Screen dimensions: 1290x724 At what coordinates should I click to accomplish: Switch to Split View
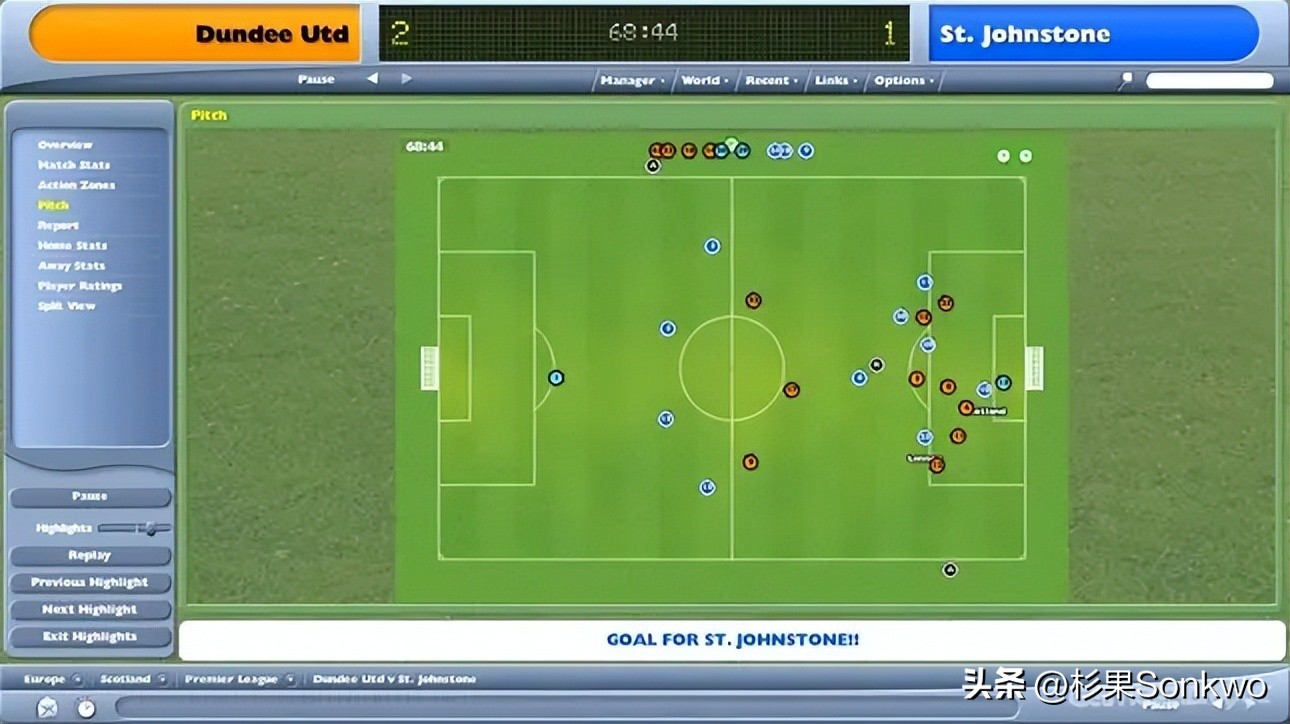point(66,306)
